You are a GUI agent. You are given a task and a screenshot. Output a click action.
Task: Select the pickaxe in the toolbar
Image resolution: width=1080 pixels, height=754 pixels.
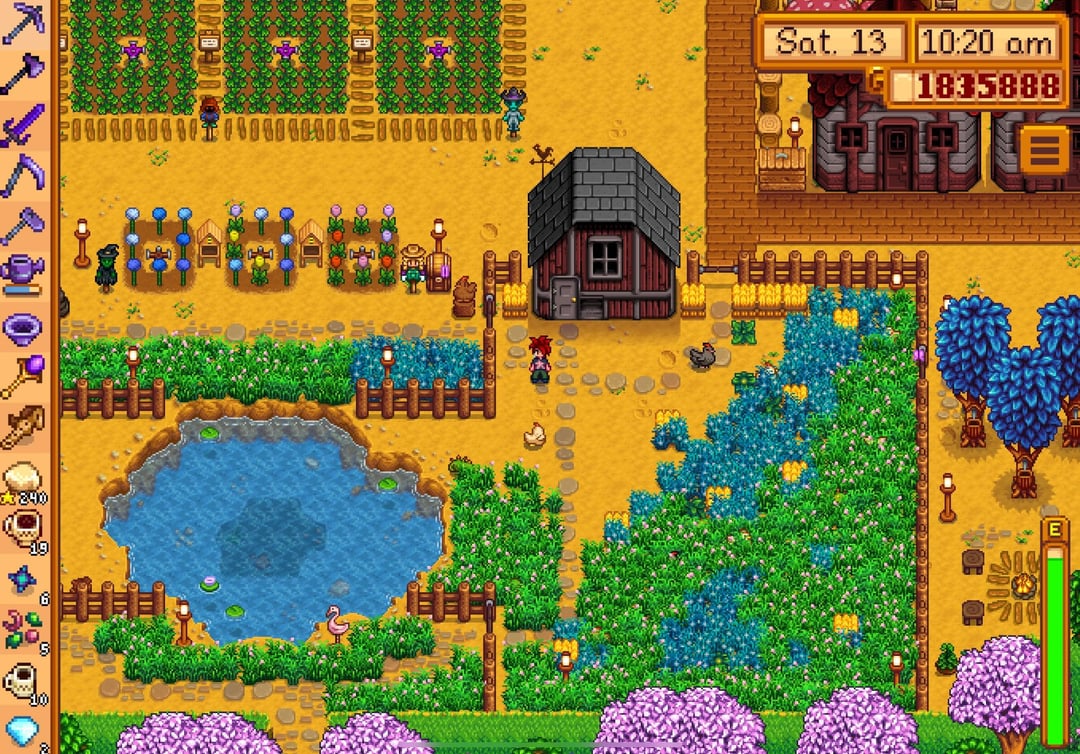pyautogui.click(x=22, y=22)
